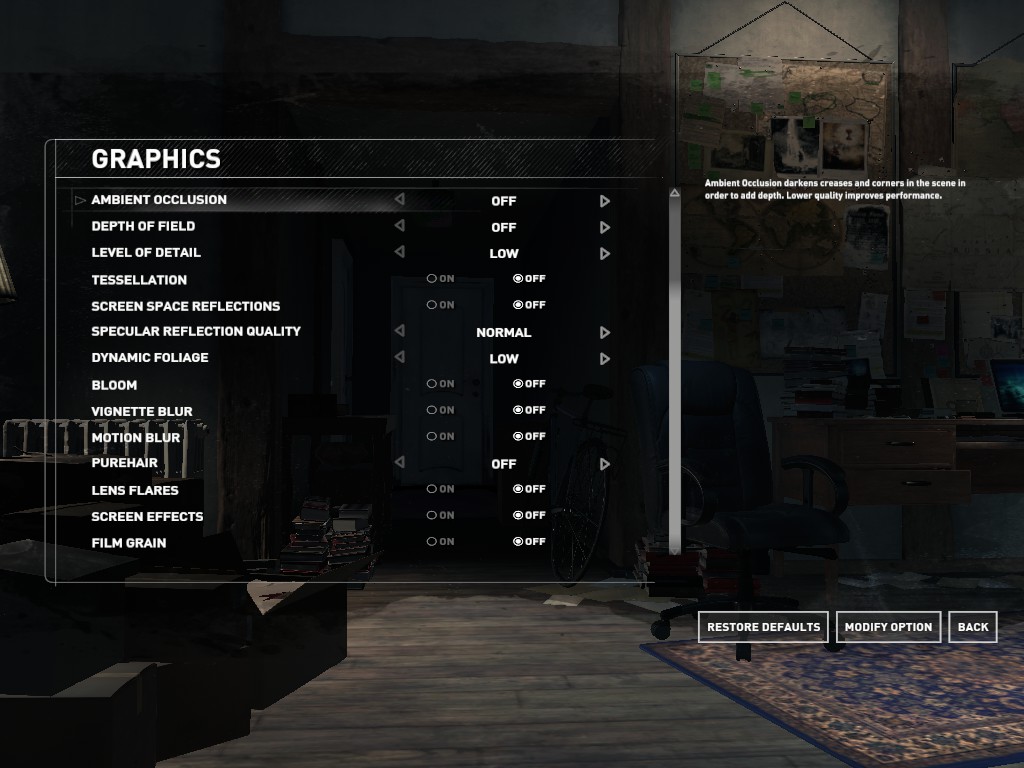Restore default graphics settings
This screenshot has height=768, width=1024.
[763, 627]
